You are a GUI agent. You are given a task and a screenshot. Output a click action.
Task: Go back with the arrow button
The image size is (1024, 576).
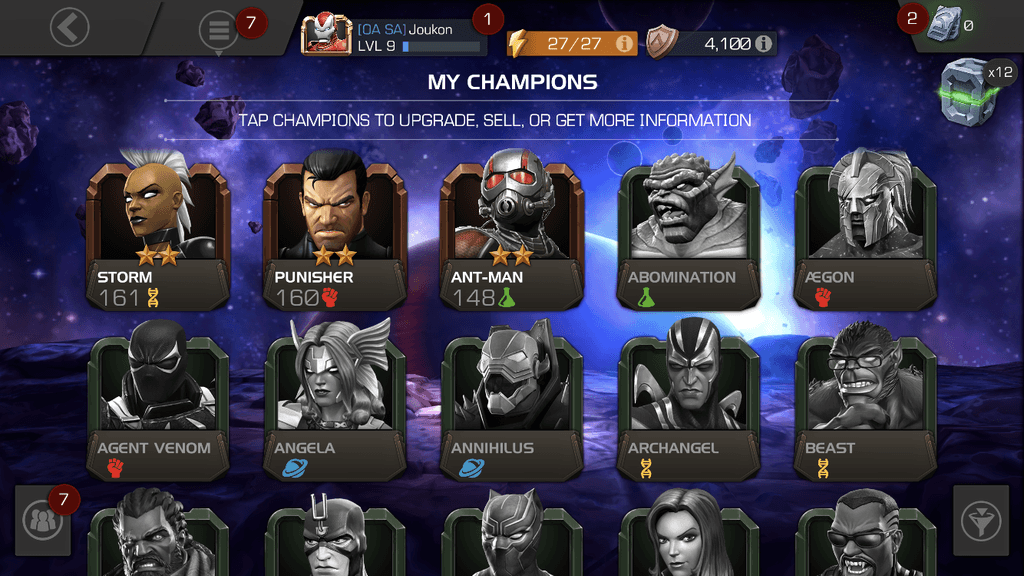pyautogui.click(x=69, y=28)
